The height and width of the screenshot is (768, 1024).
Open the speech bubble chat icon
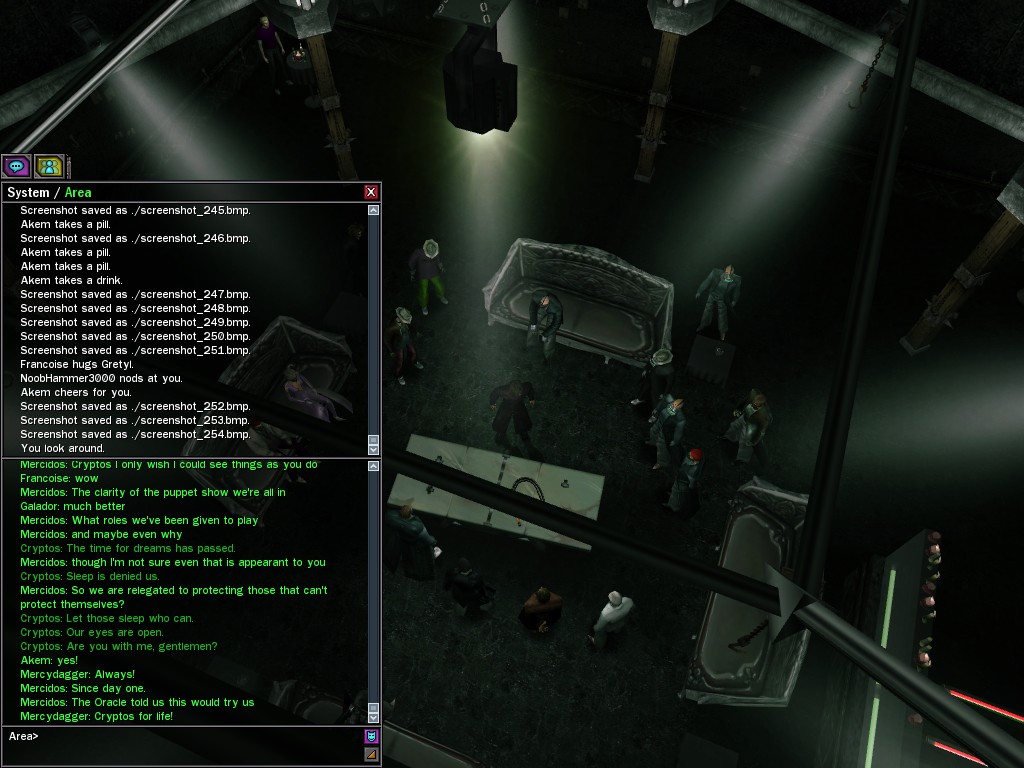pyautogui.click(x=16, y=166)
